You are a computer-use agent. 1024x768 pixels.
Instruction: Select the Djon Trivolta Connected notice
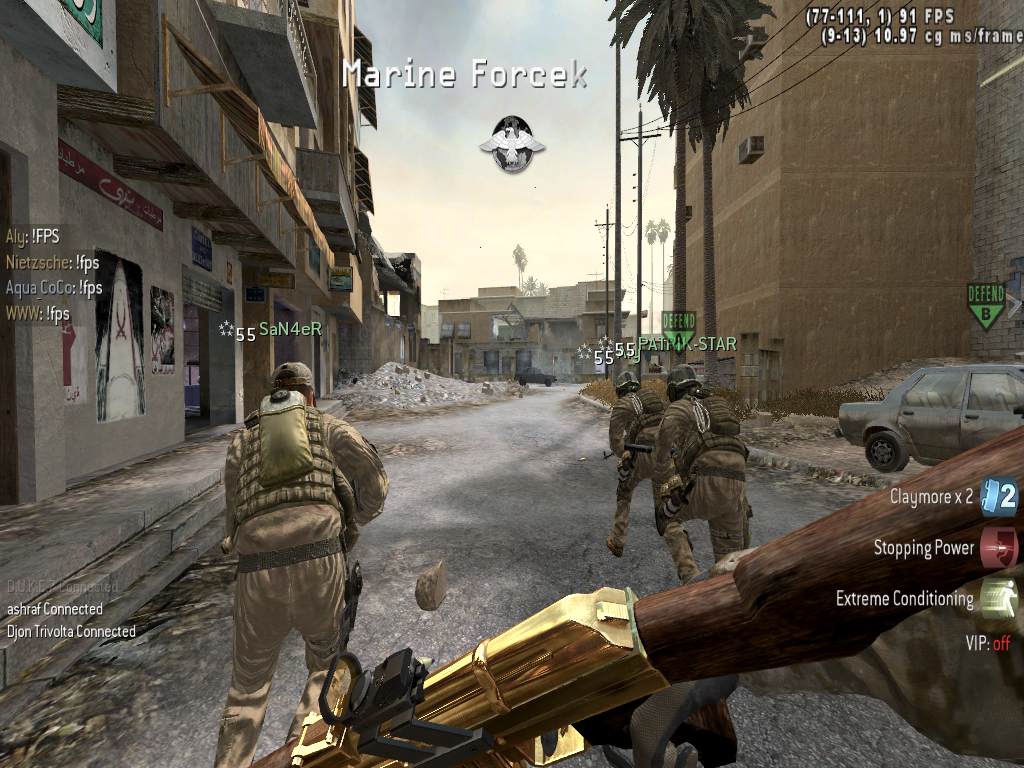tap(71, 631)
